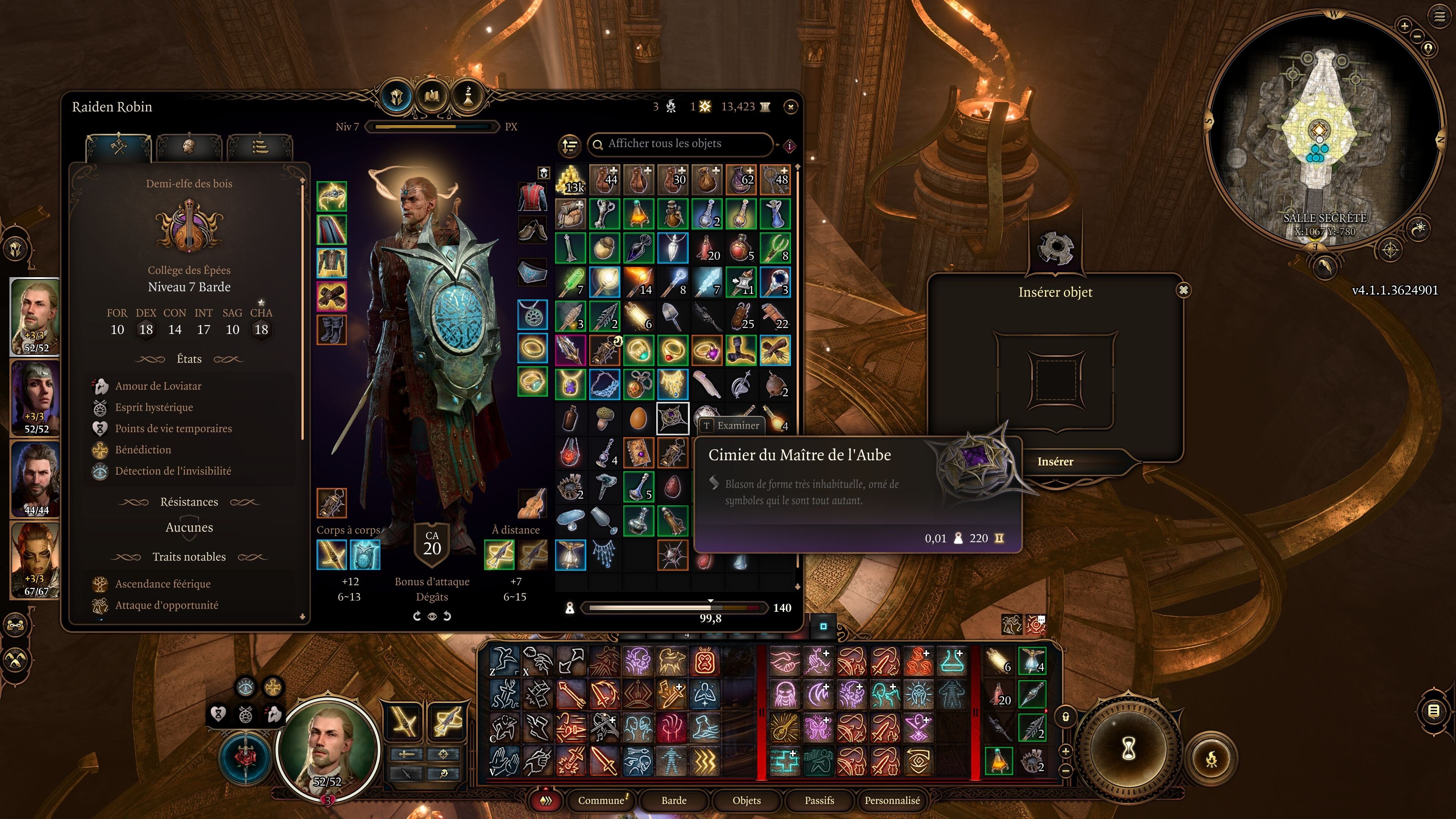Click the minimap zoom-in plus button
Image resolution: width=1456 pixels, height=819 pixels.
1404,25
